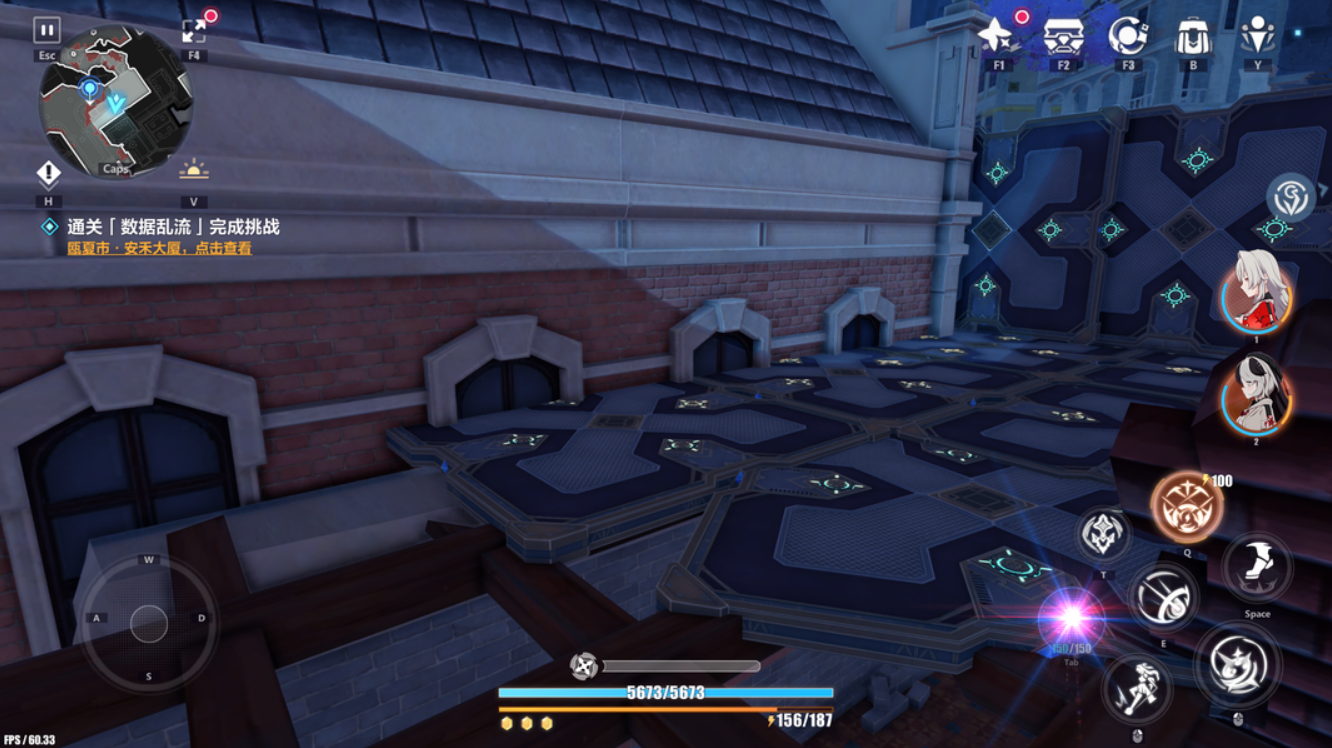Click the expand arrows icon beside the minimap
1332x748 pixels.
pos(195,31)
